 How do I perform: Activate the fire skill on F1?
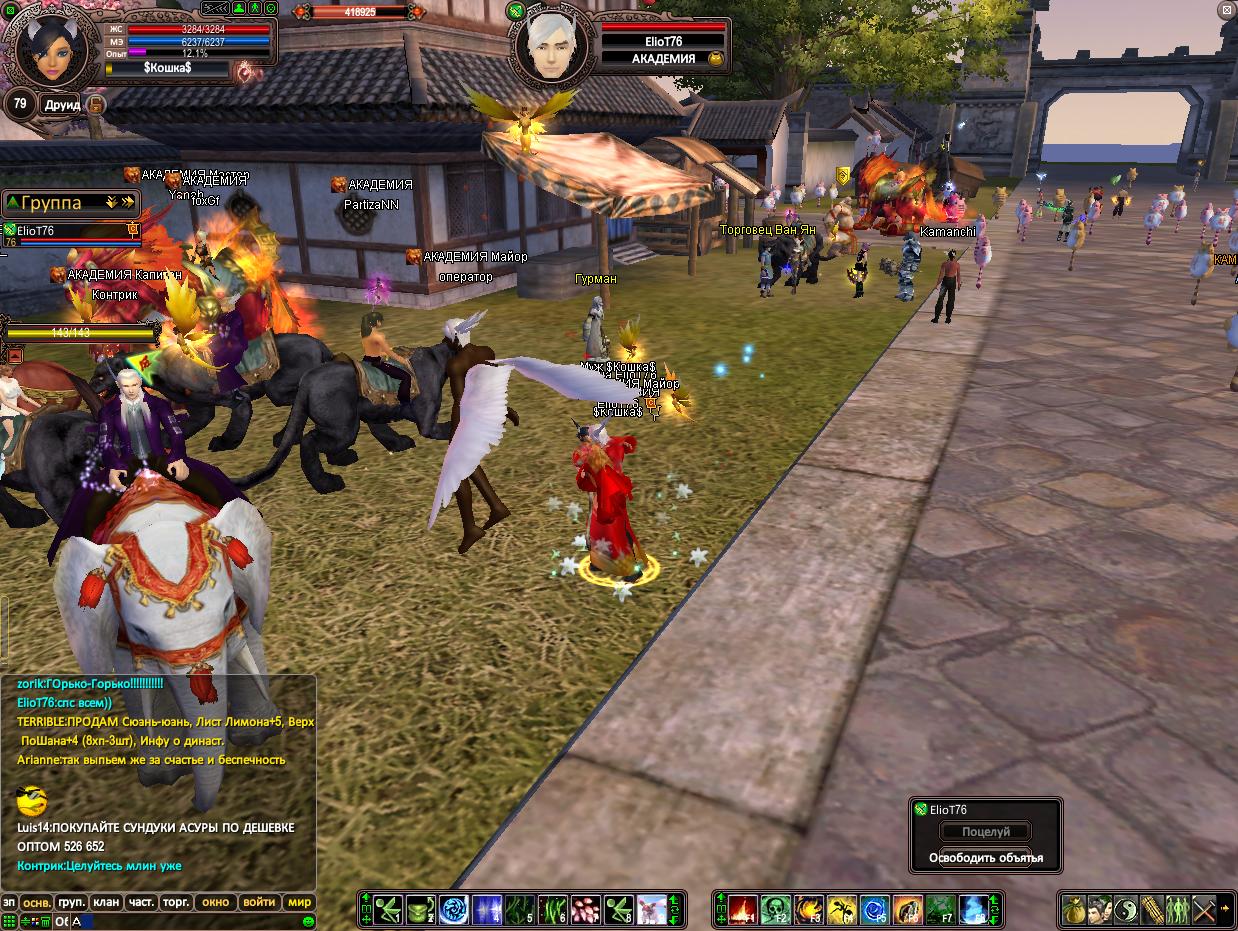tap(741, 909)
